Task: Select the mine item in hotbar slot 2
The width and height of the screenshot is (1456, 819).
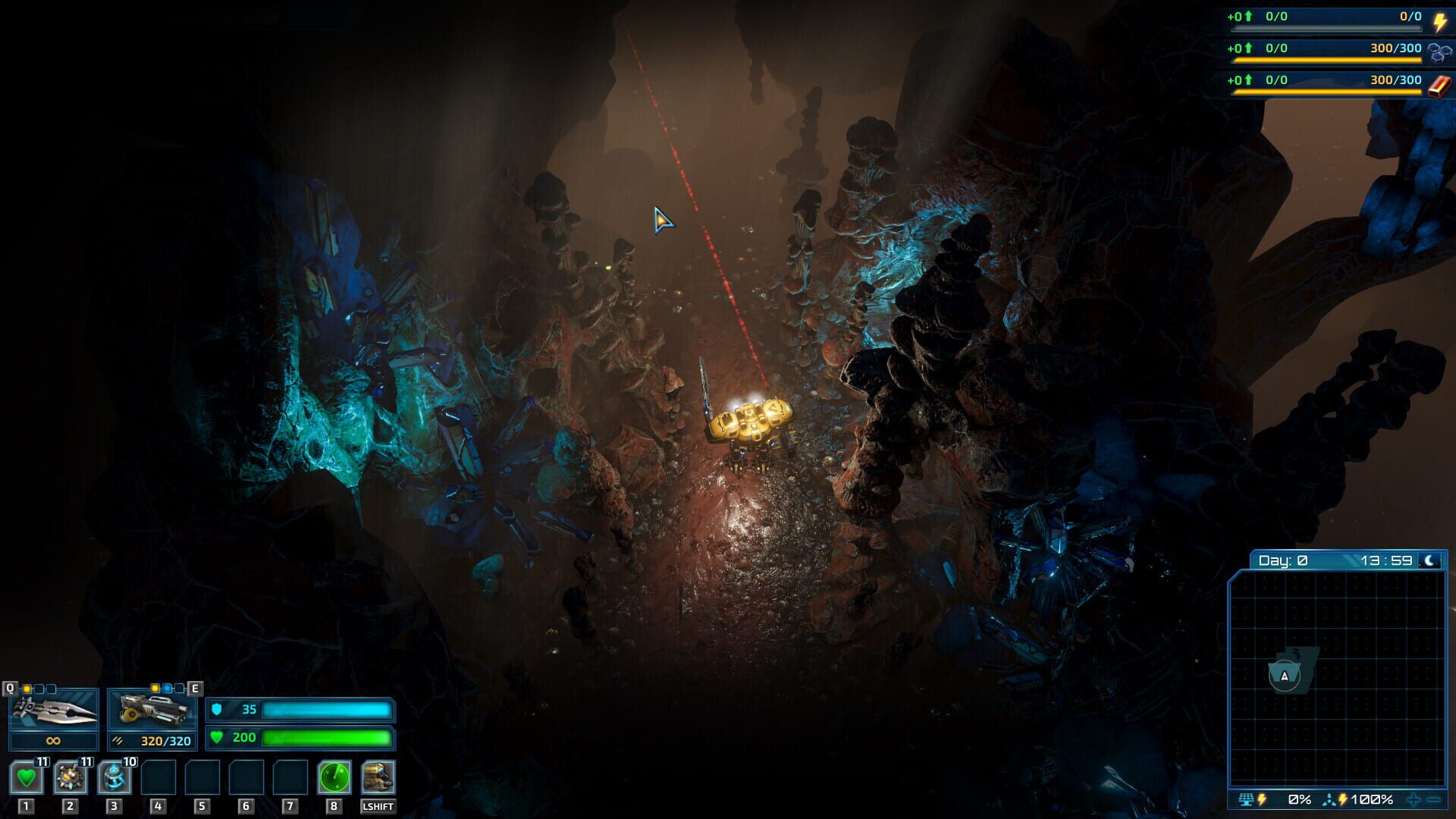Action: point(69,777)
